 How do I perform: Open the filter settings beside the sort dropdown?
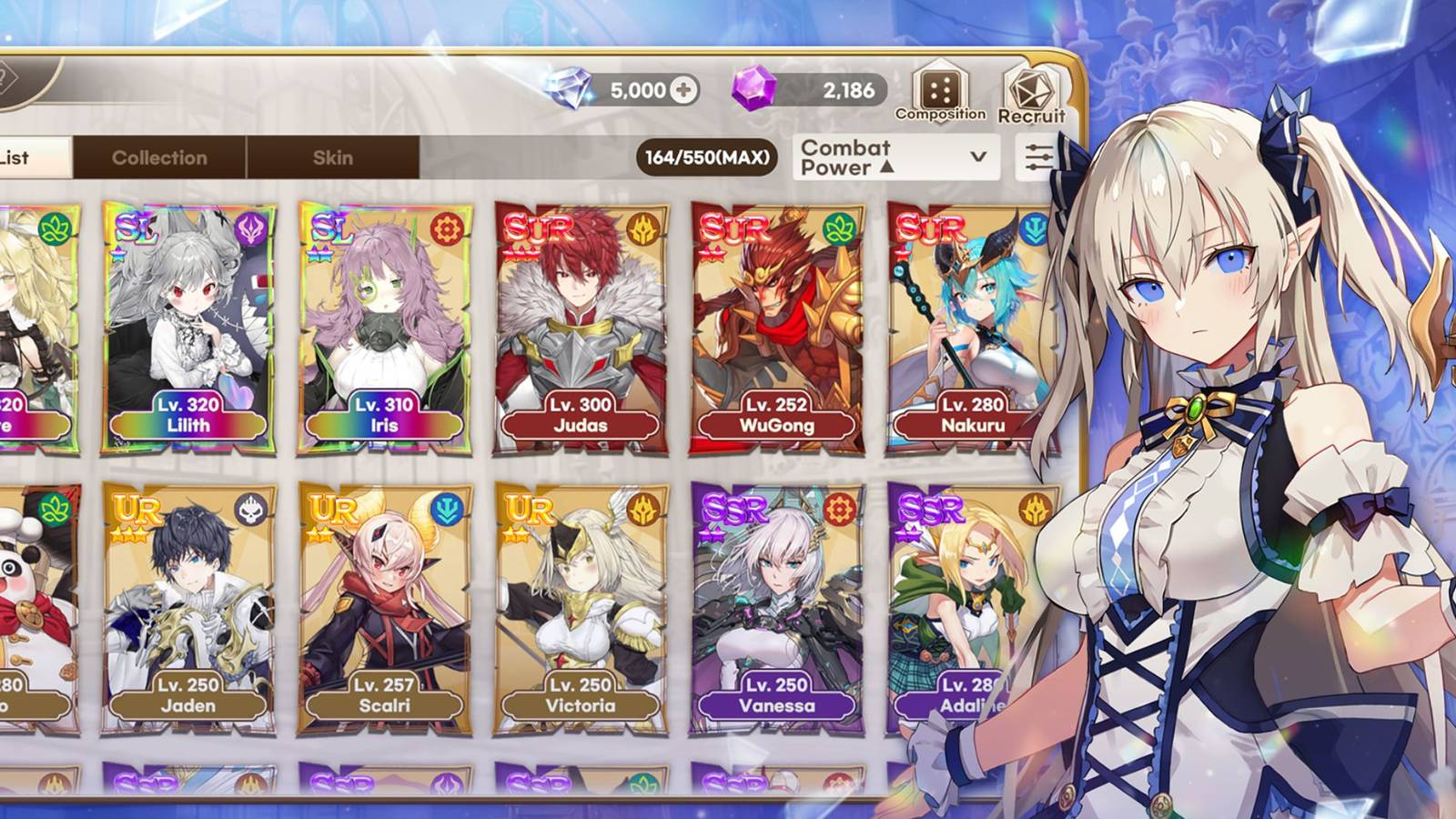coord(1037,157)
